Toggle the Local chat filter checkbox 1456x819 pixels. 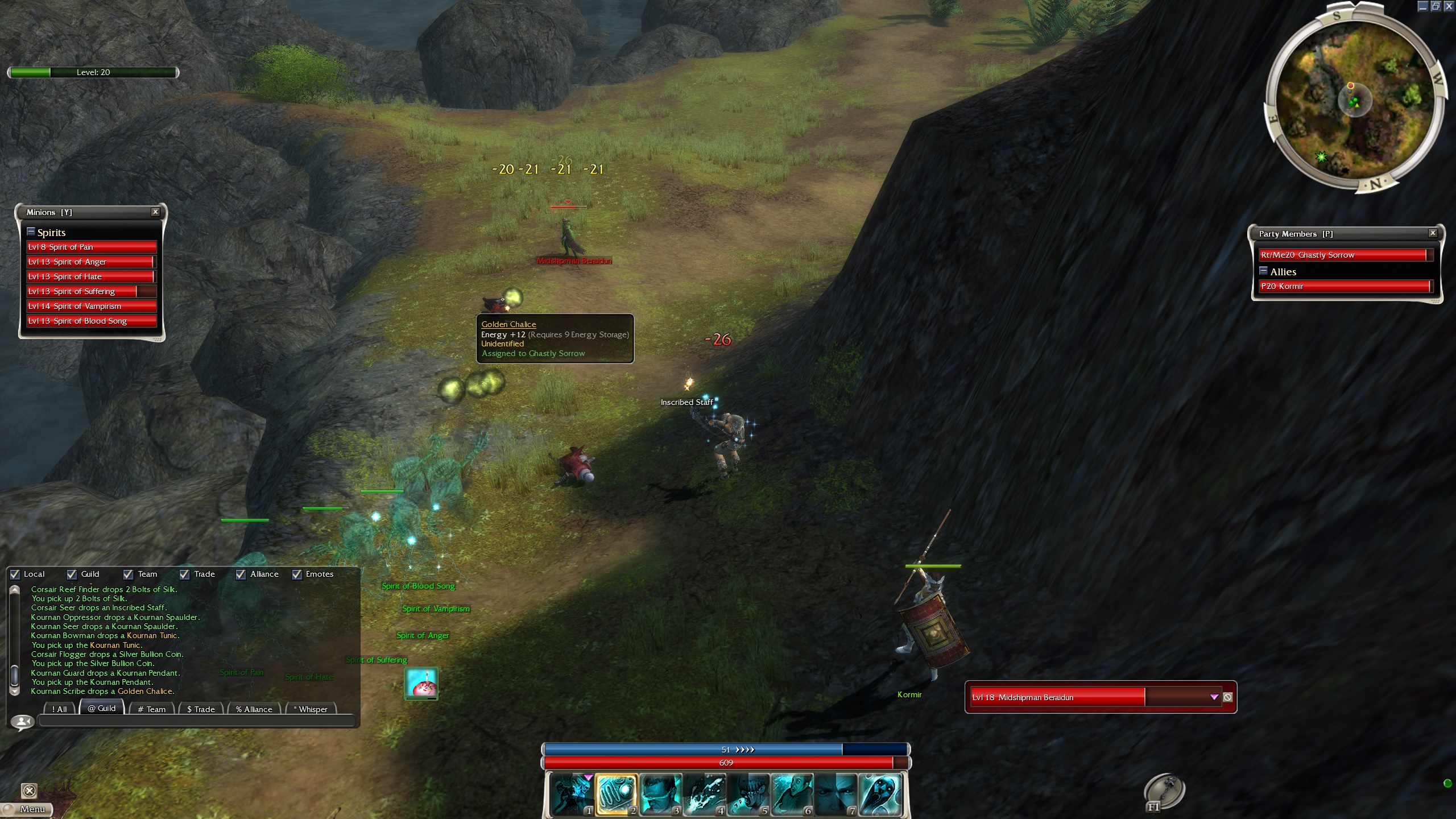15,574
